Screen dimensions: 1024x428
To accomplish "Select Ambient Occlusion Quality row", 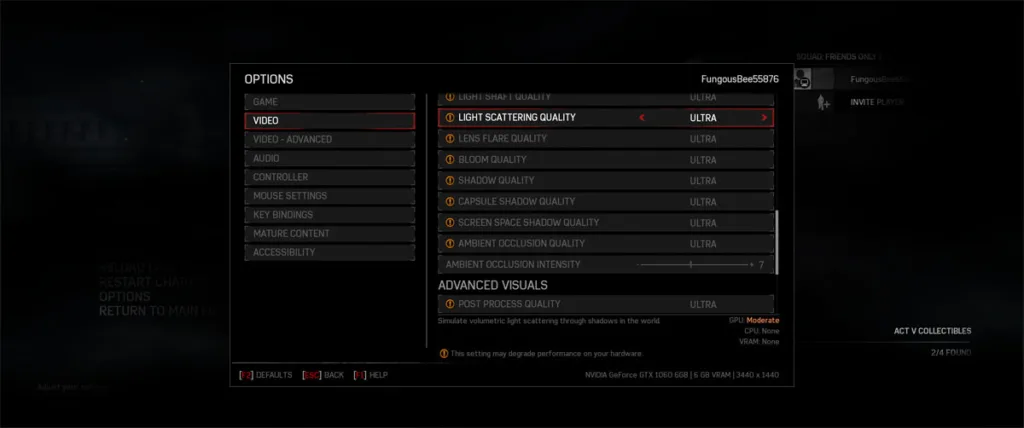I will (x=605, y=244).
